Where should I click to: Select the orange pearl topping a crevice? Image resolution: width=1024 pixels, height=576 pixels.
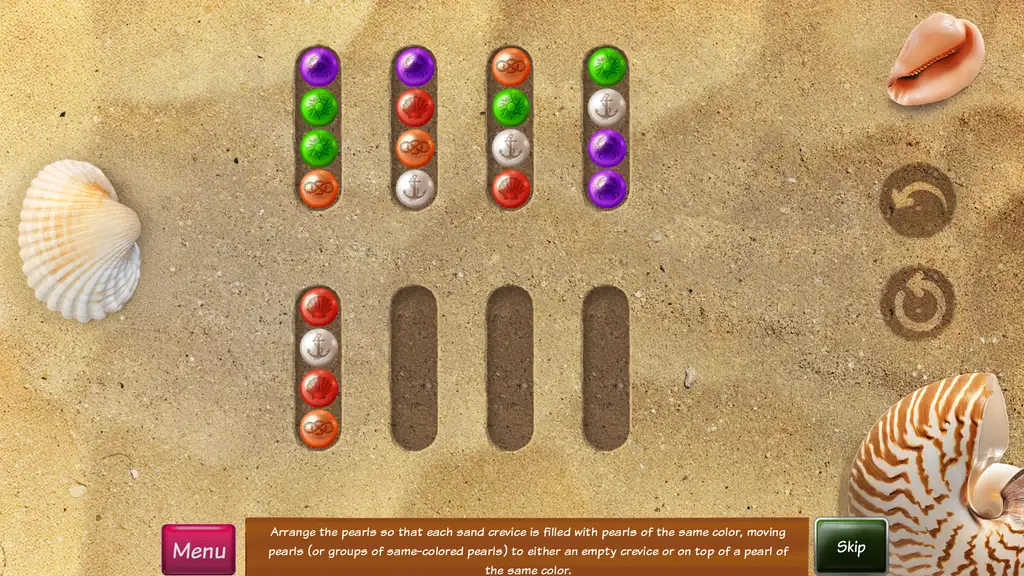pyautogui.click(x=510, y=66)
